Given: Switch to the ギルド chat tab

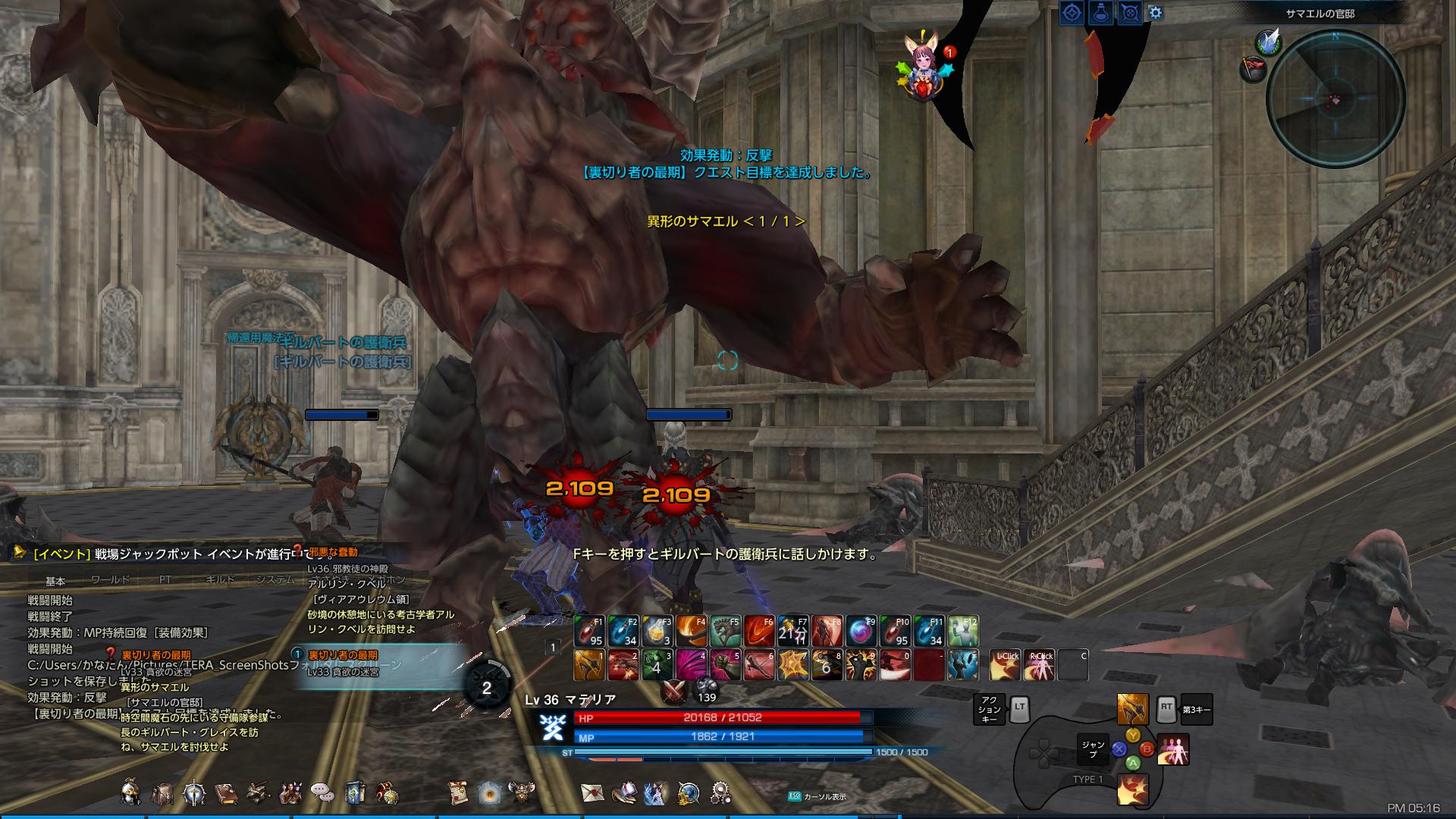Looking at the screenshot, I should click(220, 580).
